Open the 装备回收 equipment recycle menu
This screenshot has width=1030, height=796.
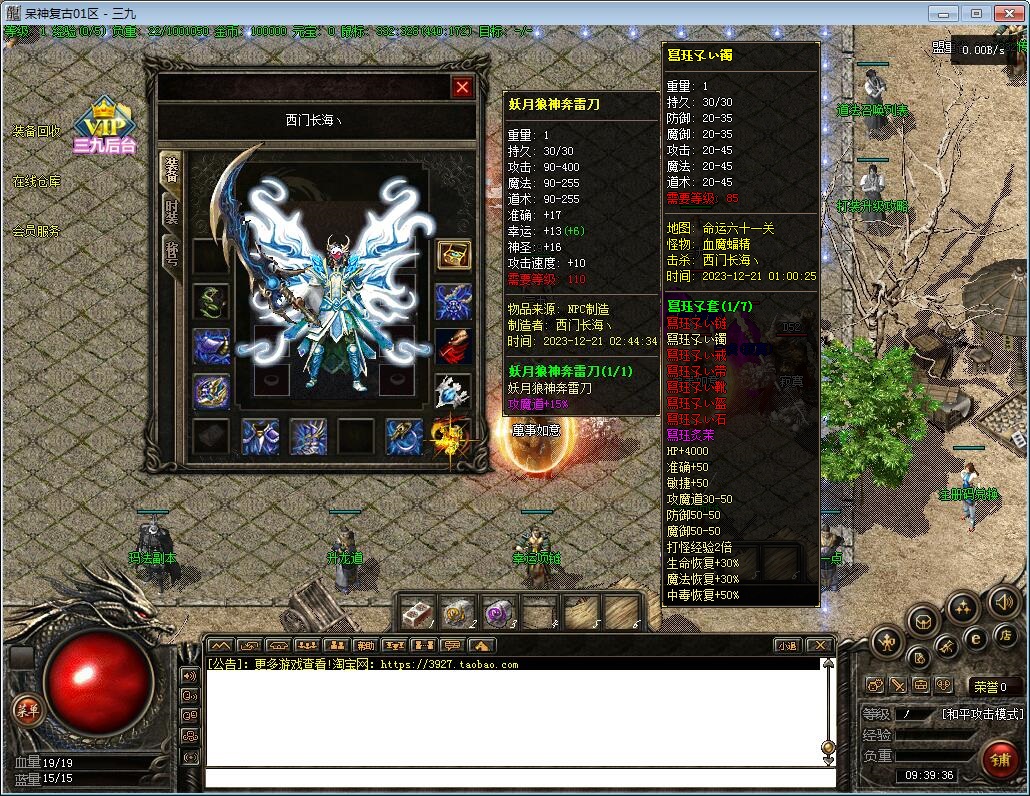[36, 132]
